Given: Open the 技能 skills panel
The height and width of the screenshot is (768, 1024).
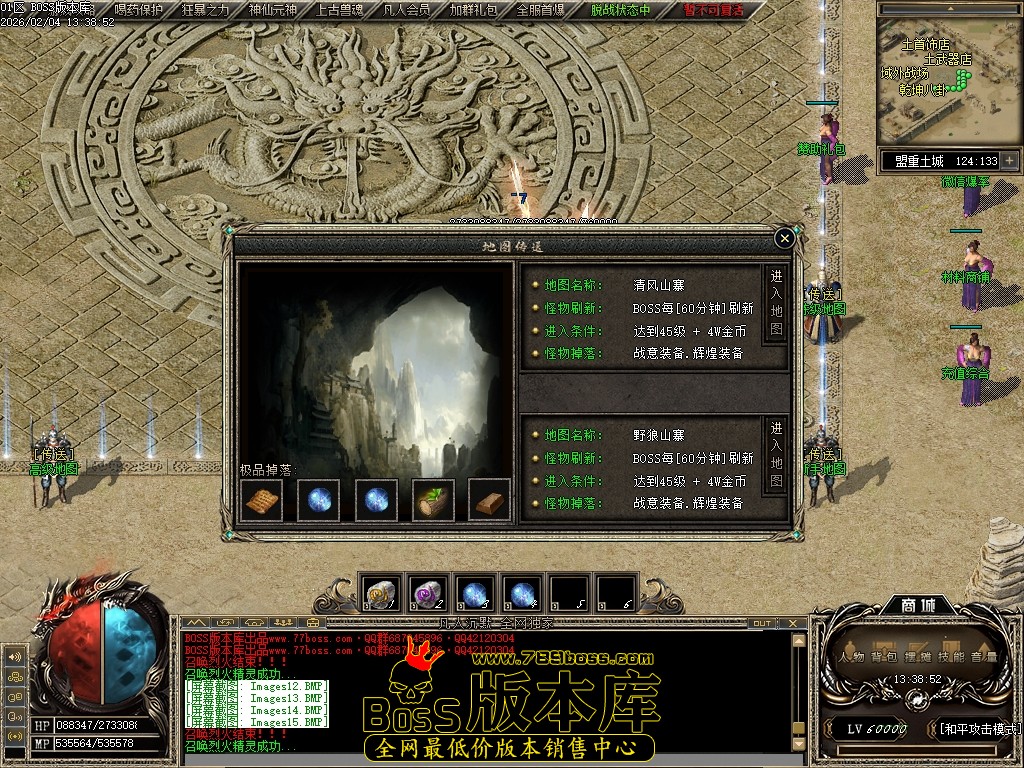Looking at the screenshot, I should [949, 657].
